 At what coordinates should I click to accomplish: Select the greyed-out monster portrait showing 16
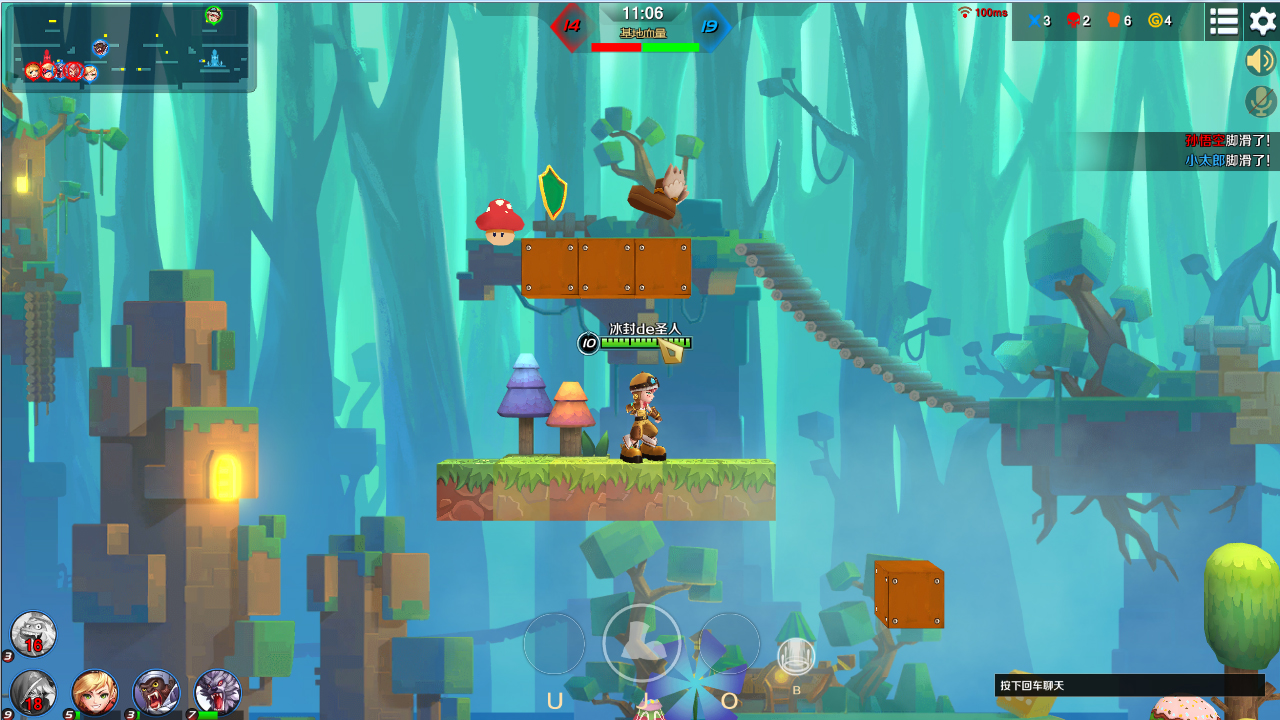33,634
